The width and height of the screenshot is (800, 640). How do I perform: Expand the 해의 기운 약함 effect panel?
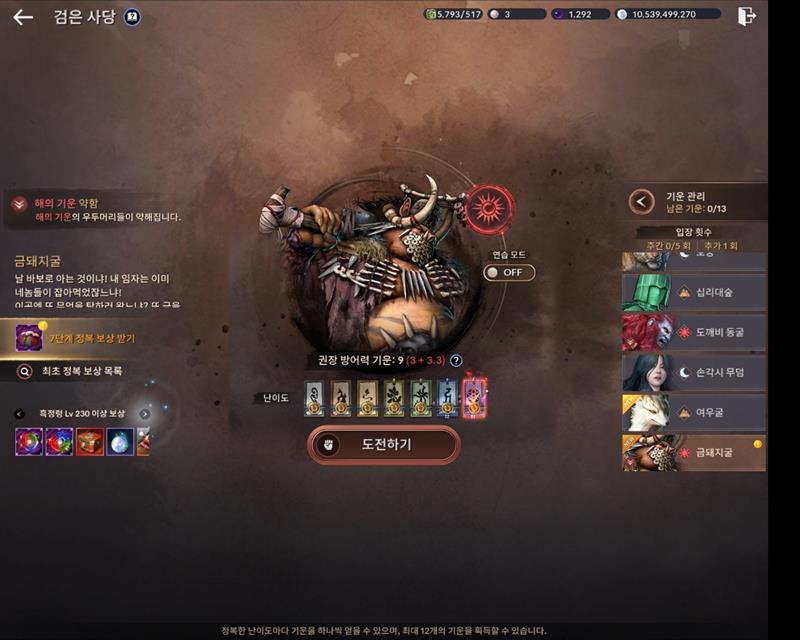19,204
